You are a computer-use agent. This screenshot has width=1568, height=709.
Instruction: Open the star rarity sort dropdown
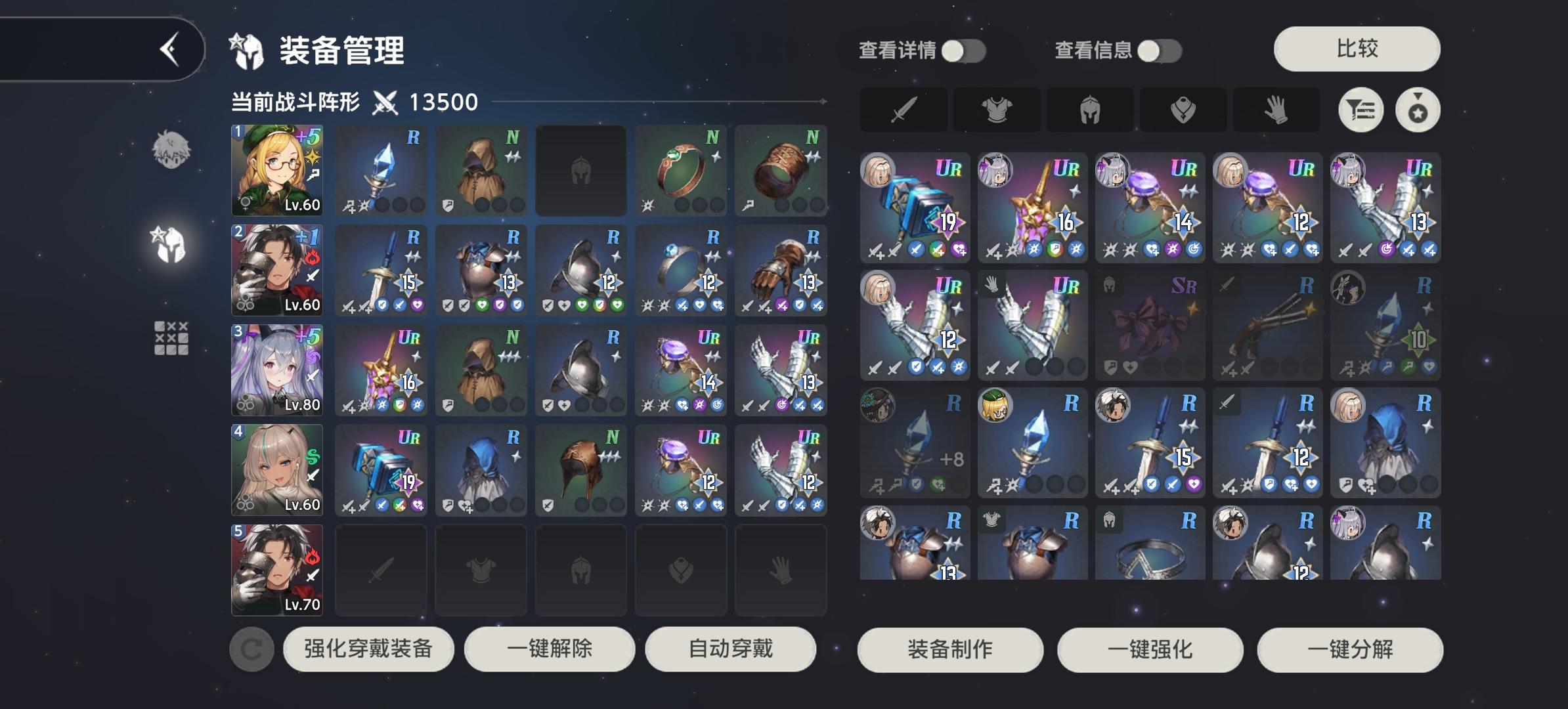pyautogui.click(x=1416, y=110)
